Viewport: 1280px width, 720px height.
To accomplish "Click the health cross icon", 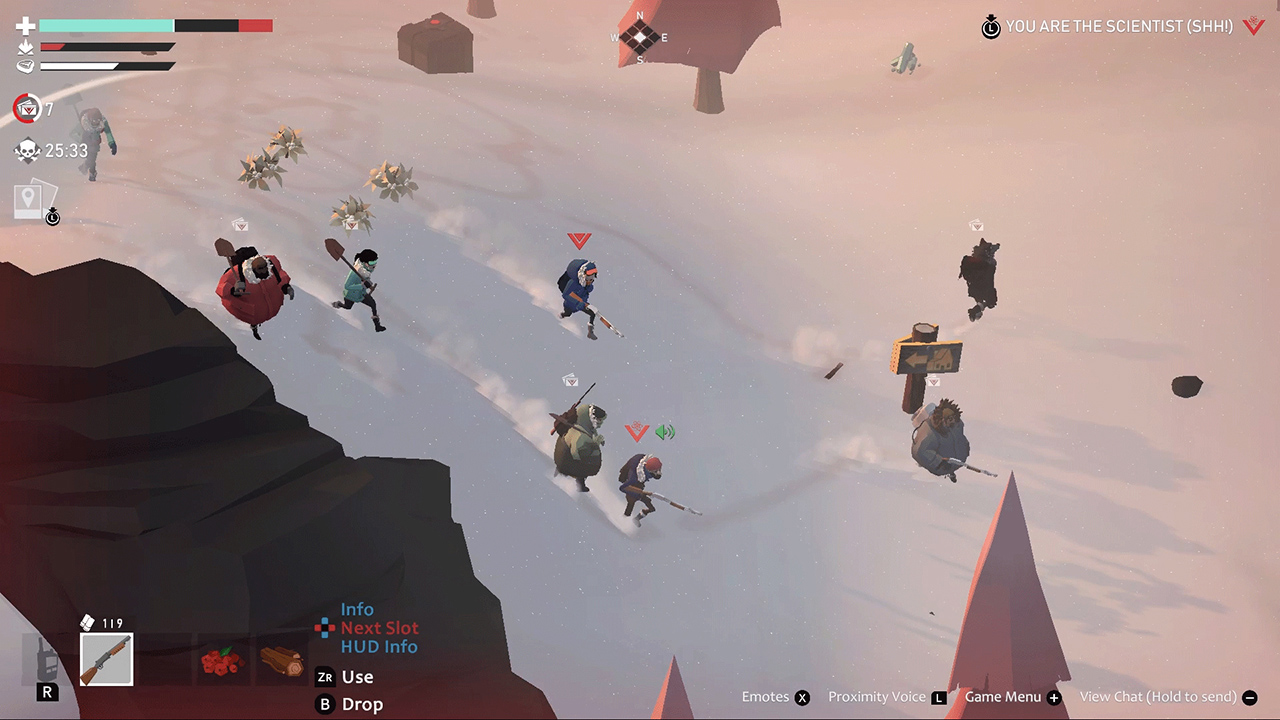I will coord(26,24).
